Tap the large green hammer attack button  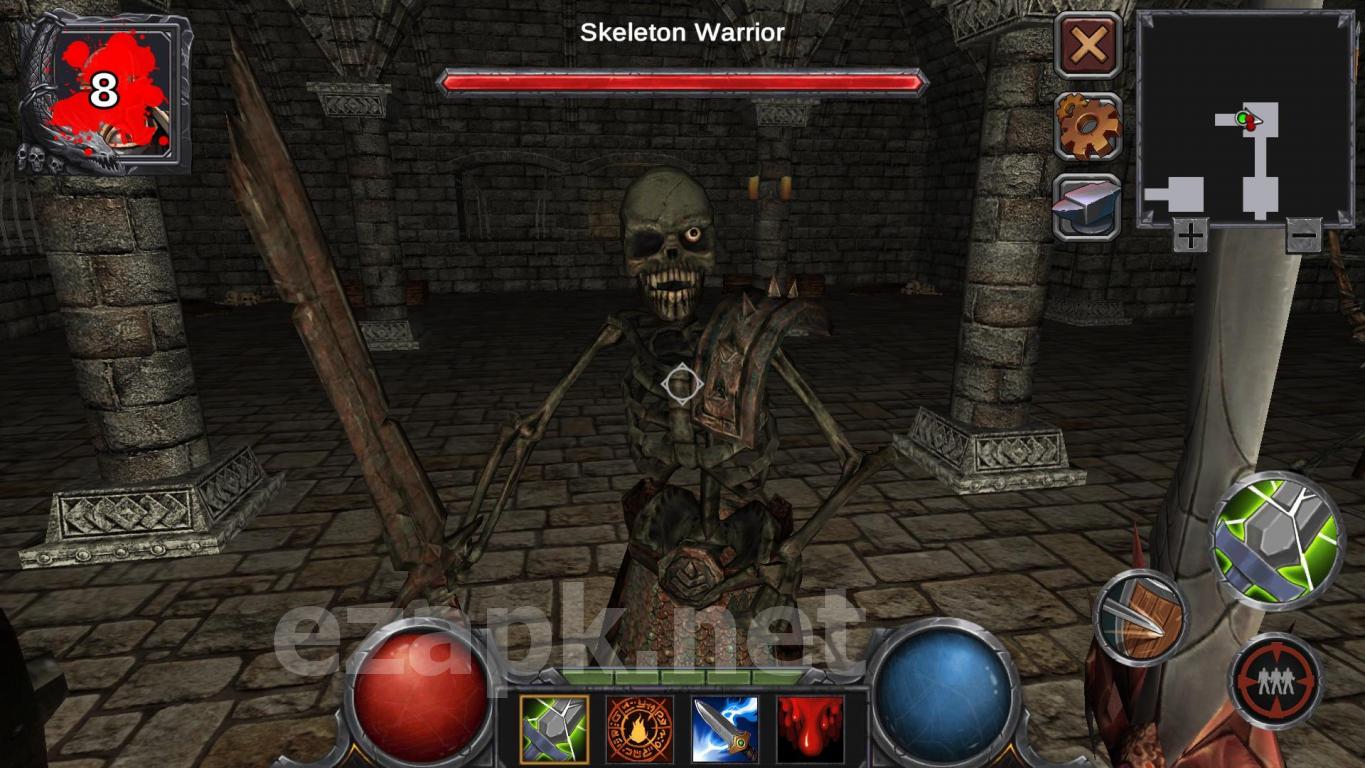point(1276,540)
